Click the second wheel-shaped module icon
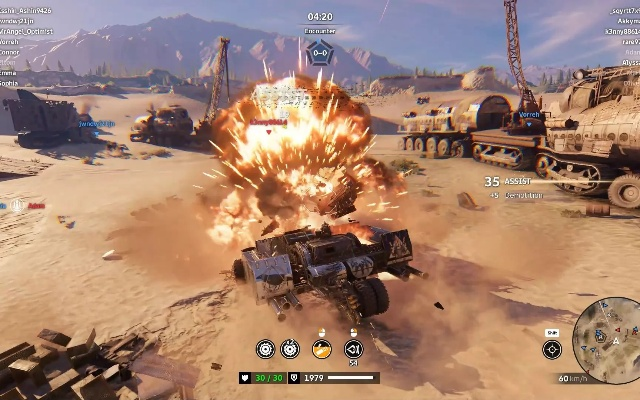Screen dimensions: 640x400 pyautogui.click(x=290, y=348)
